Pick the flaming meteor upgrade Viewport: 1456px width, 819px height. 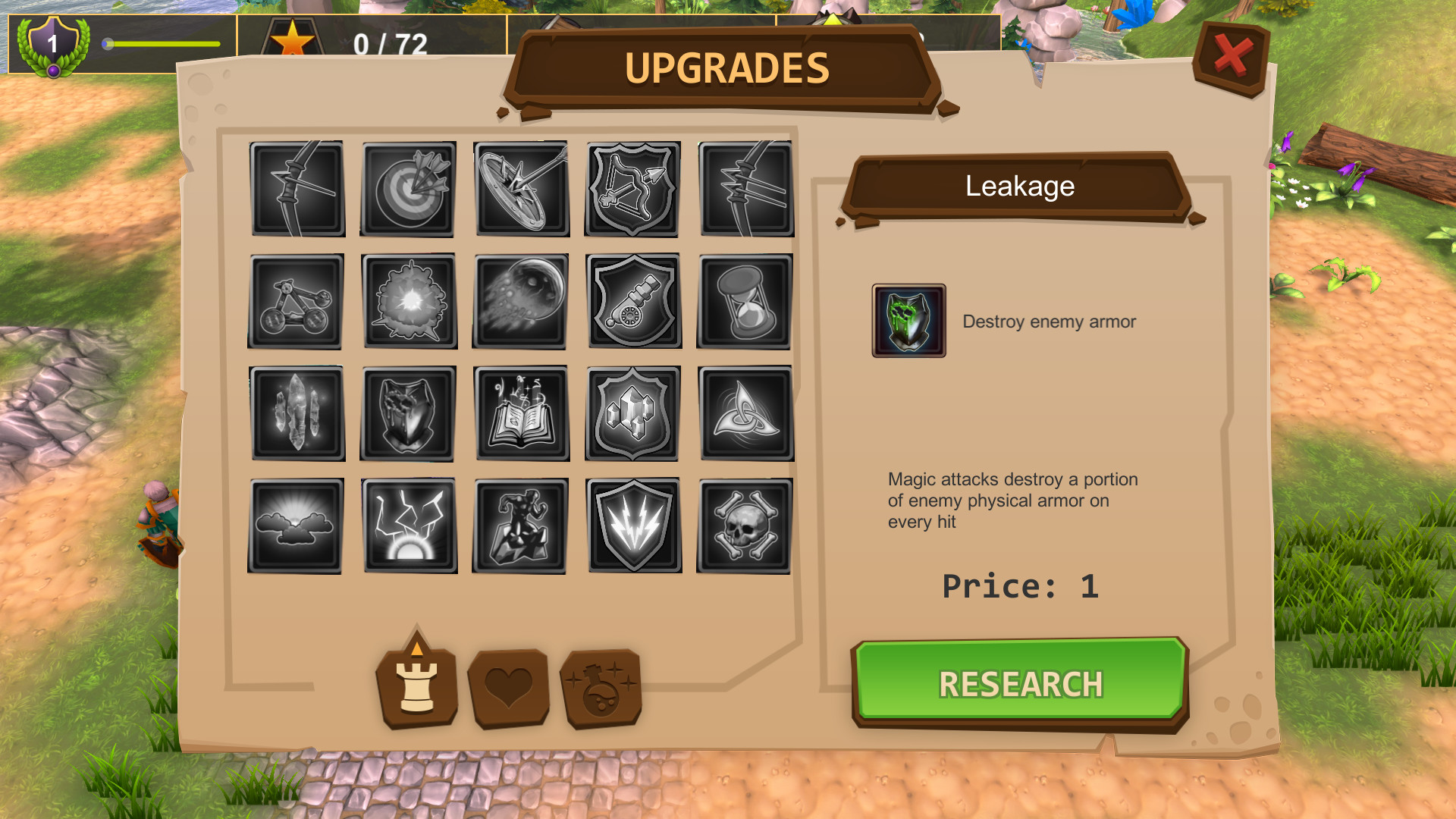tap(520, 301)
